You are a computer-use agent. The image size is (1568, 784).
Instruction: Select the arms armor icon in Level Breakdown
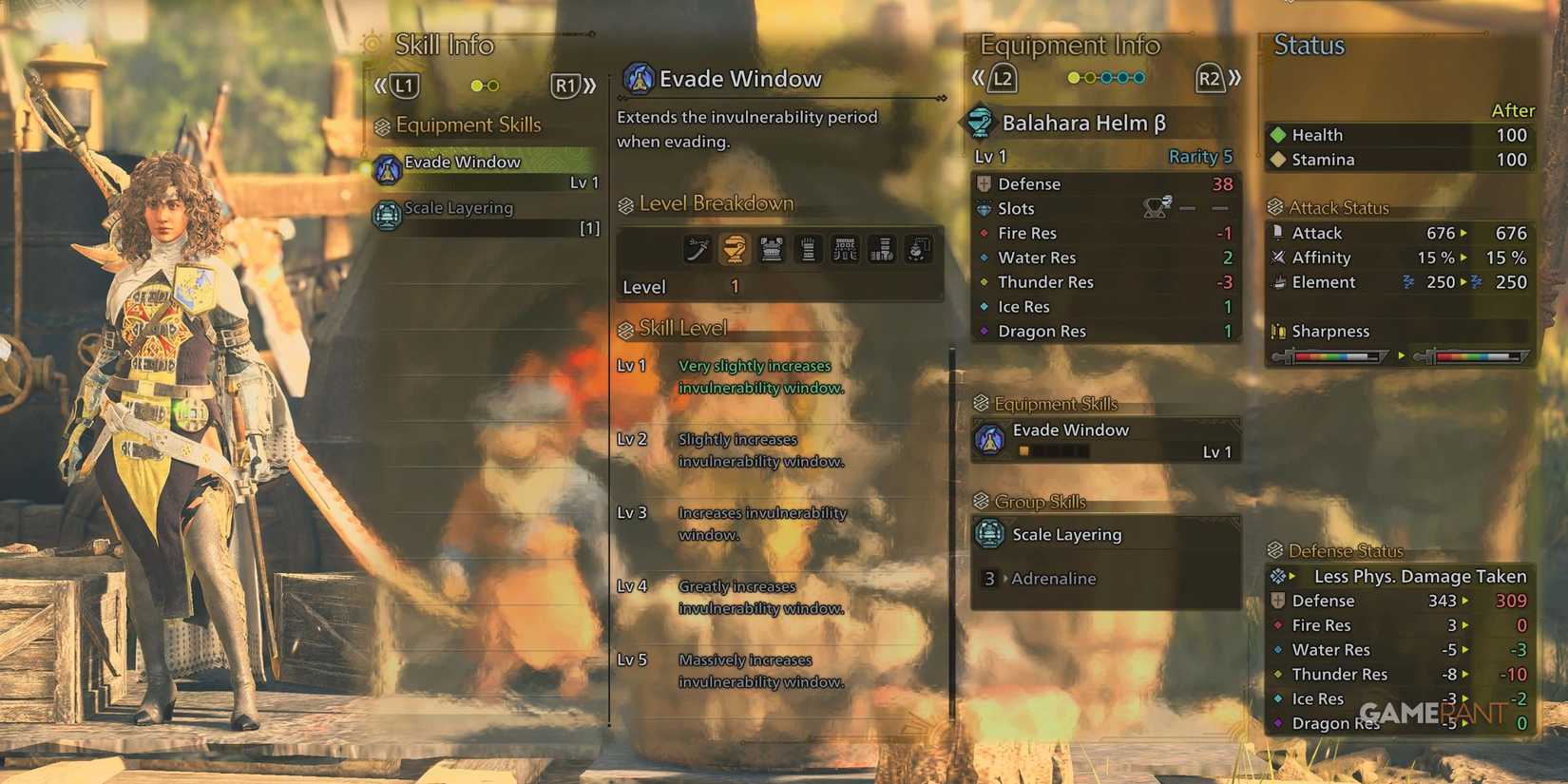(x=808, y=249)
